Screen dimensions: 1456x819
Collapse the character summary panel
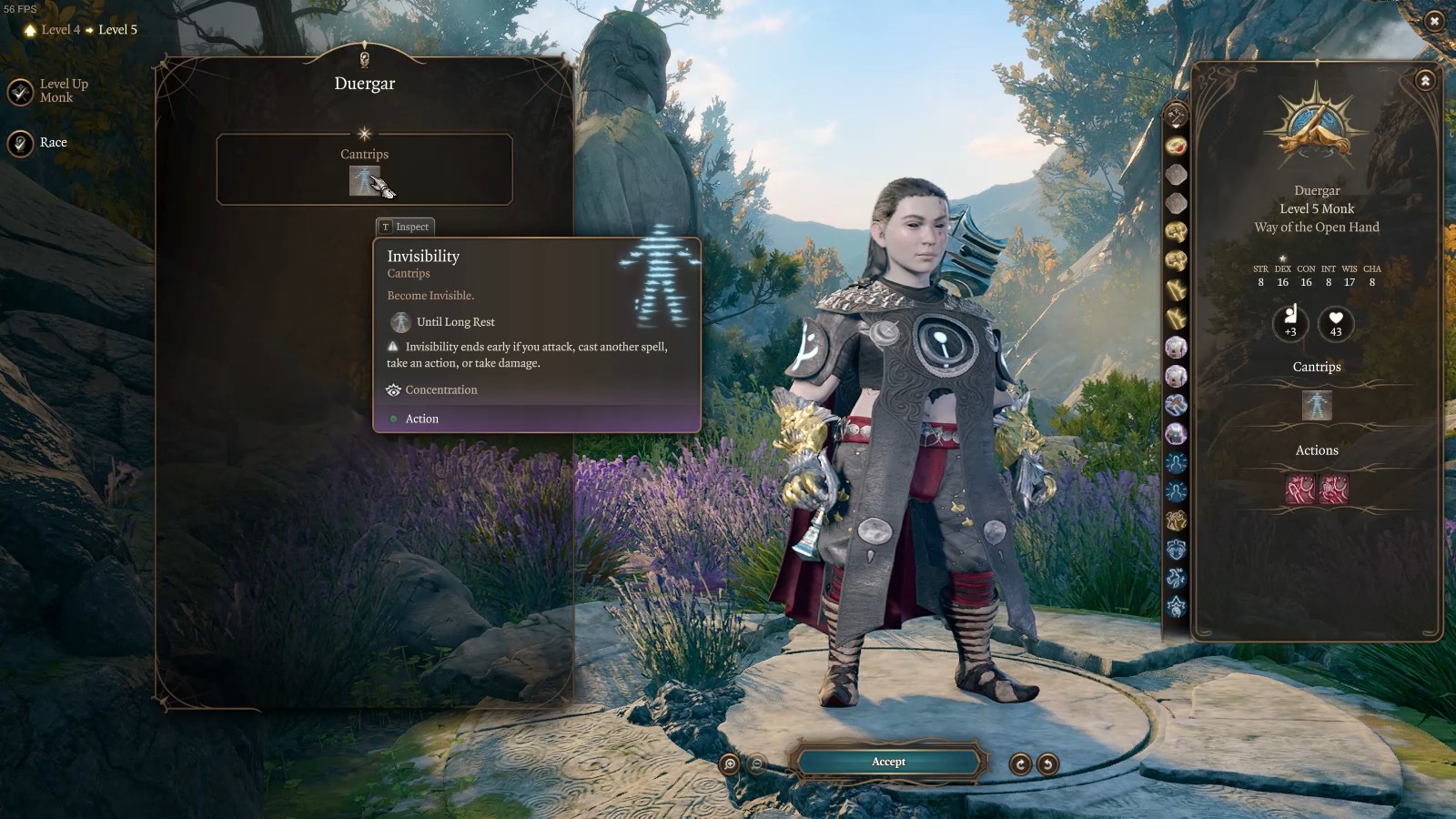point(1425,81)
